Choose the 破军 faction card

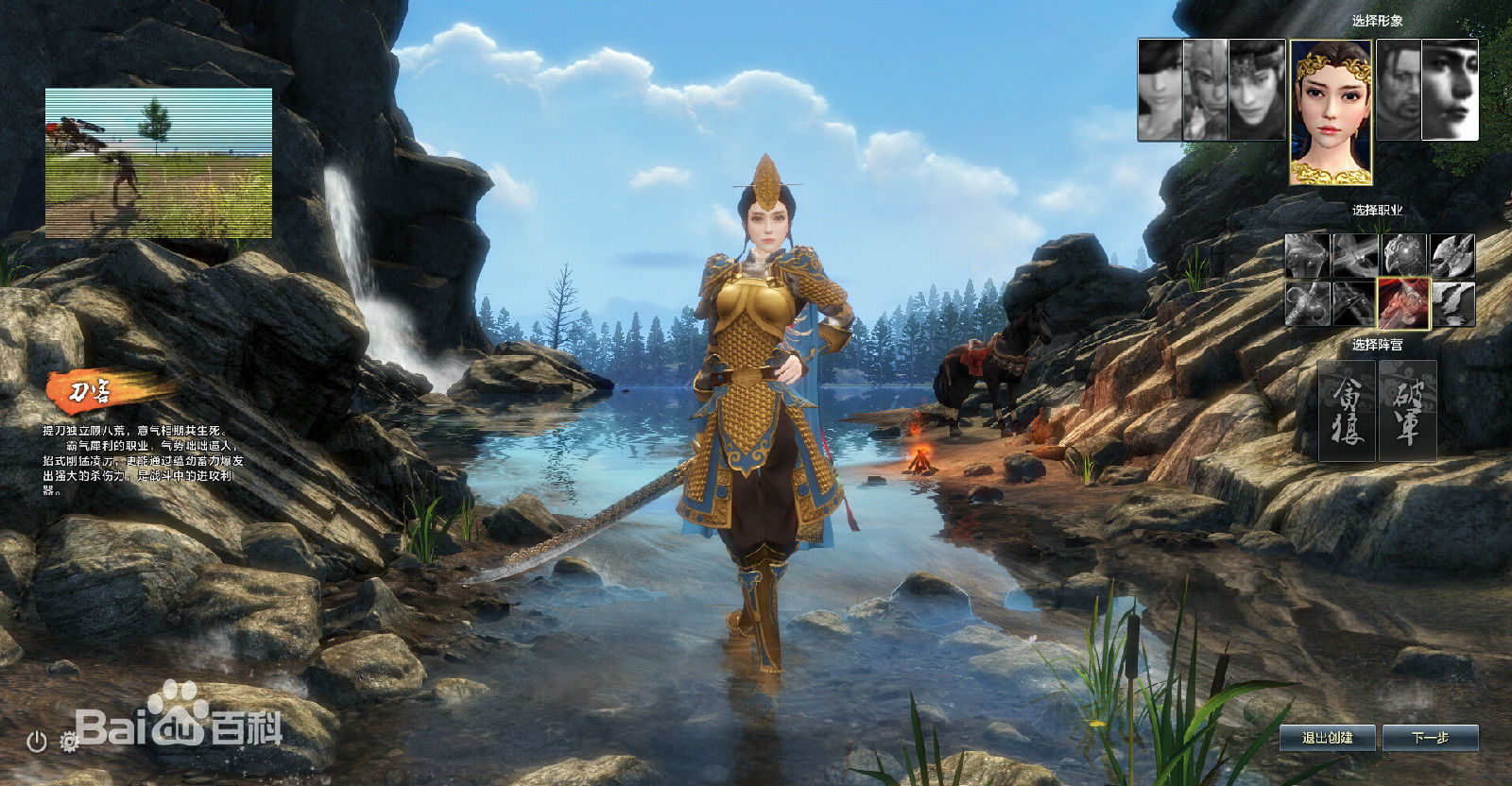click(1407, 411)
